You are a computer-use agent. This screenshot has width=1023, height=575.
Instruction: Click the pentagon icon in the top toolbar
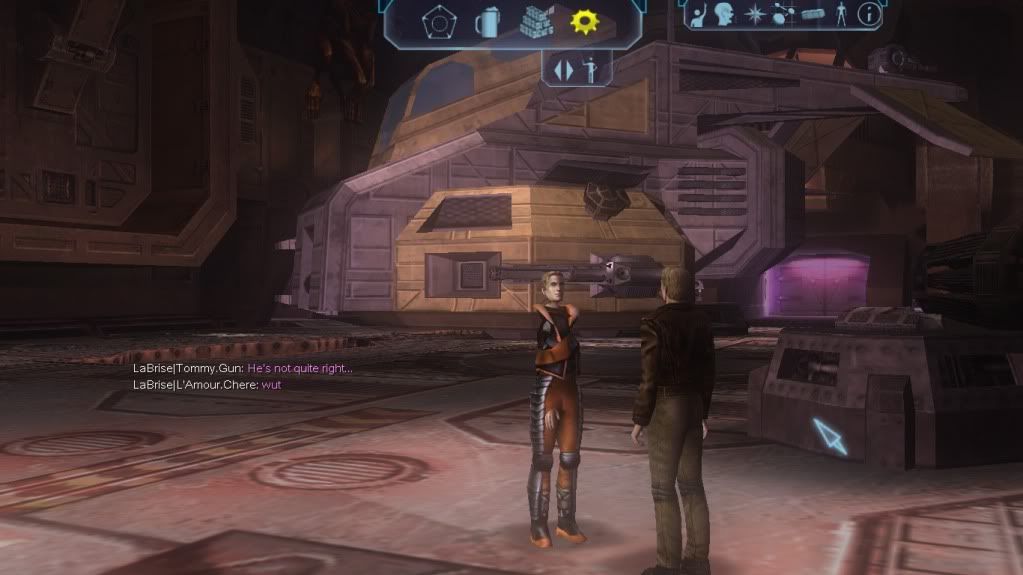pos(436,22)
